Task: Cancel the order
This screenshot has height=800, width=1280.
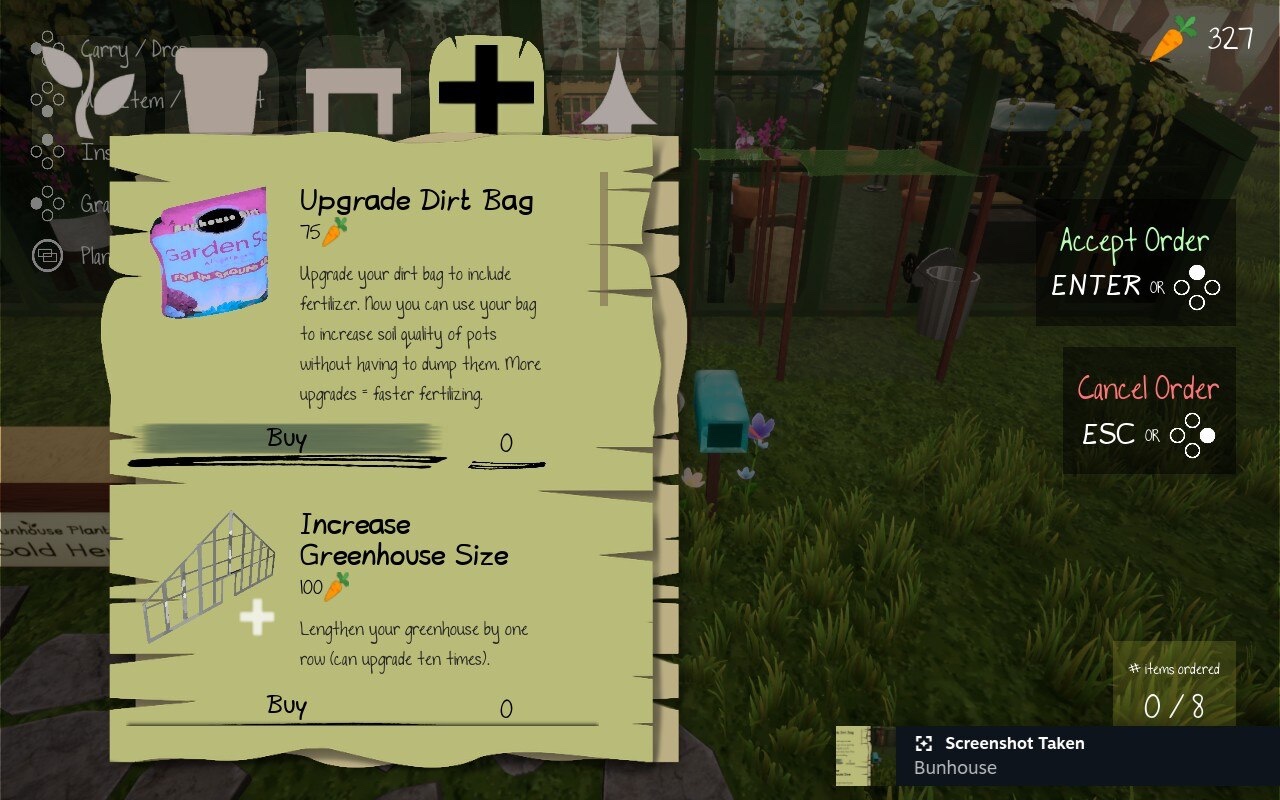Action: coord(1148,410)
